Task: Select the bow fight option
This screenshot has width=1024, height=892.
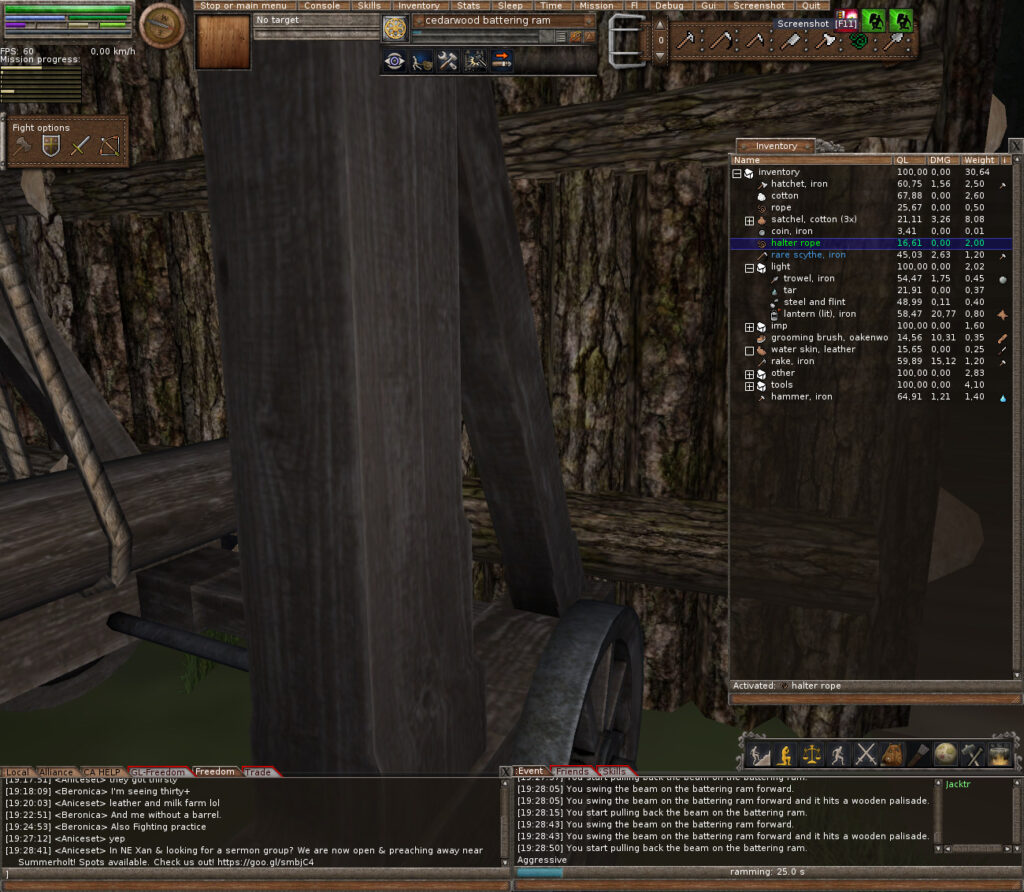Action: (x=109, y=147)
